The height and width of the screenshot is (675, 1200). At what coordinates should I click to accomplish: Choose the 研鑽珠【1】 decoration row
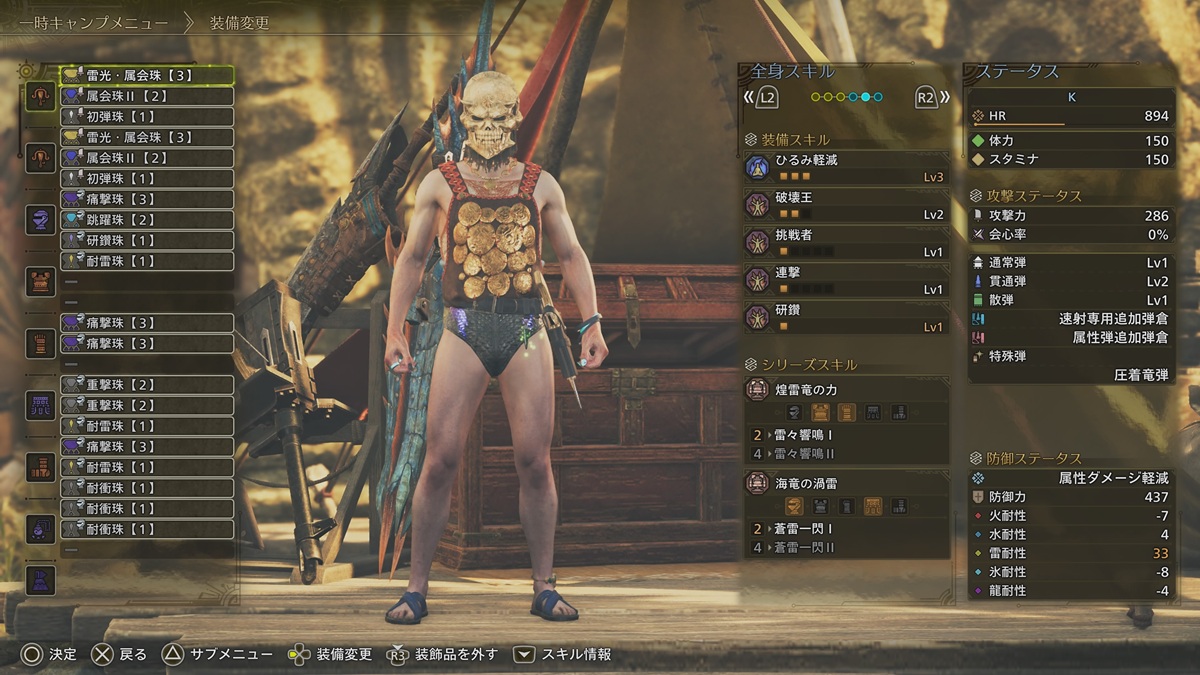tap(147, 241)
